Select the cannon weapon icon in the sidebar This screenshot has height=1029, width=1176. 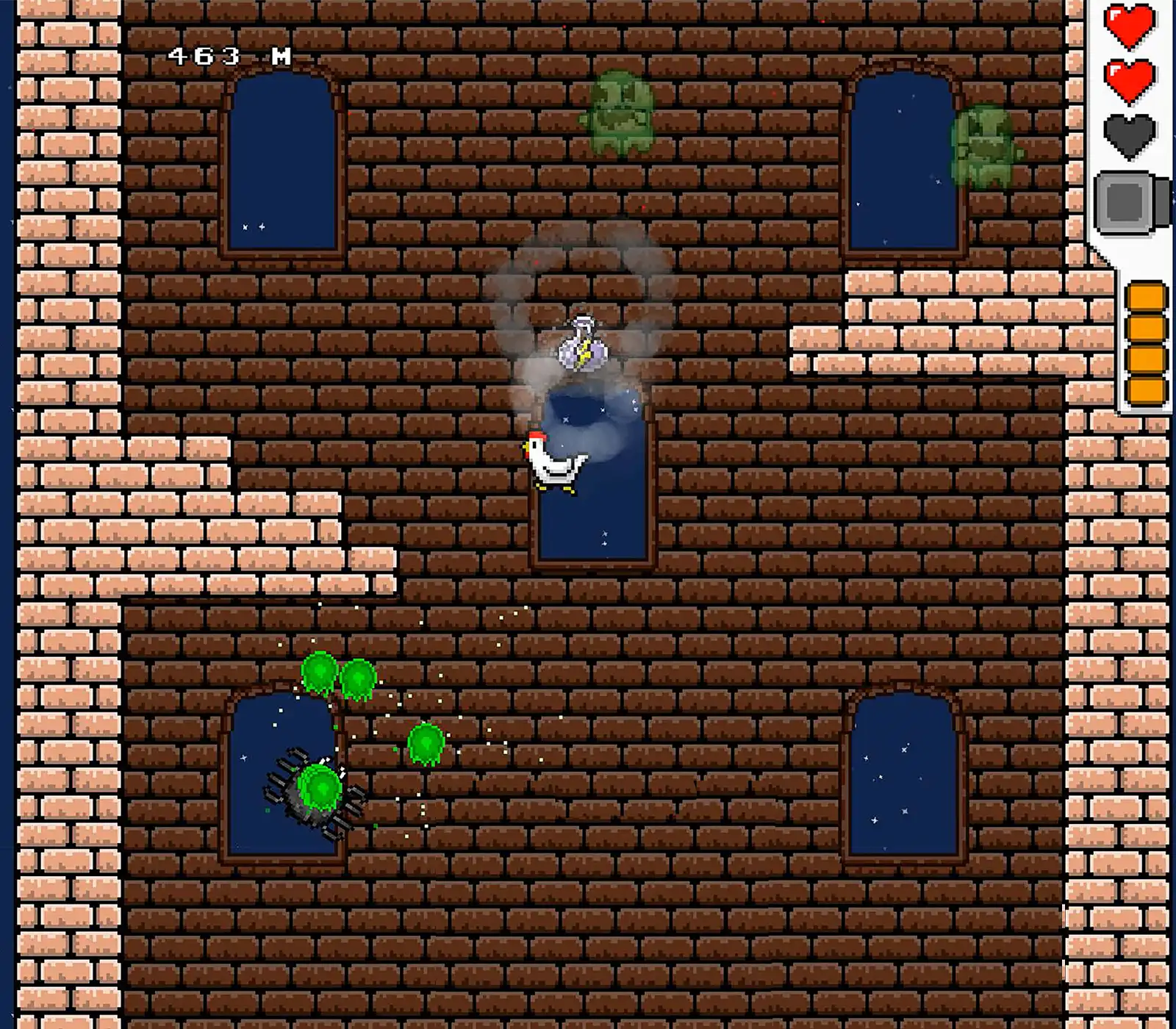[x=1125, y=200]
